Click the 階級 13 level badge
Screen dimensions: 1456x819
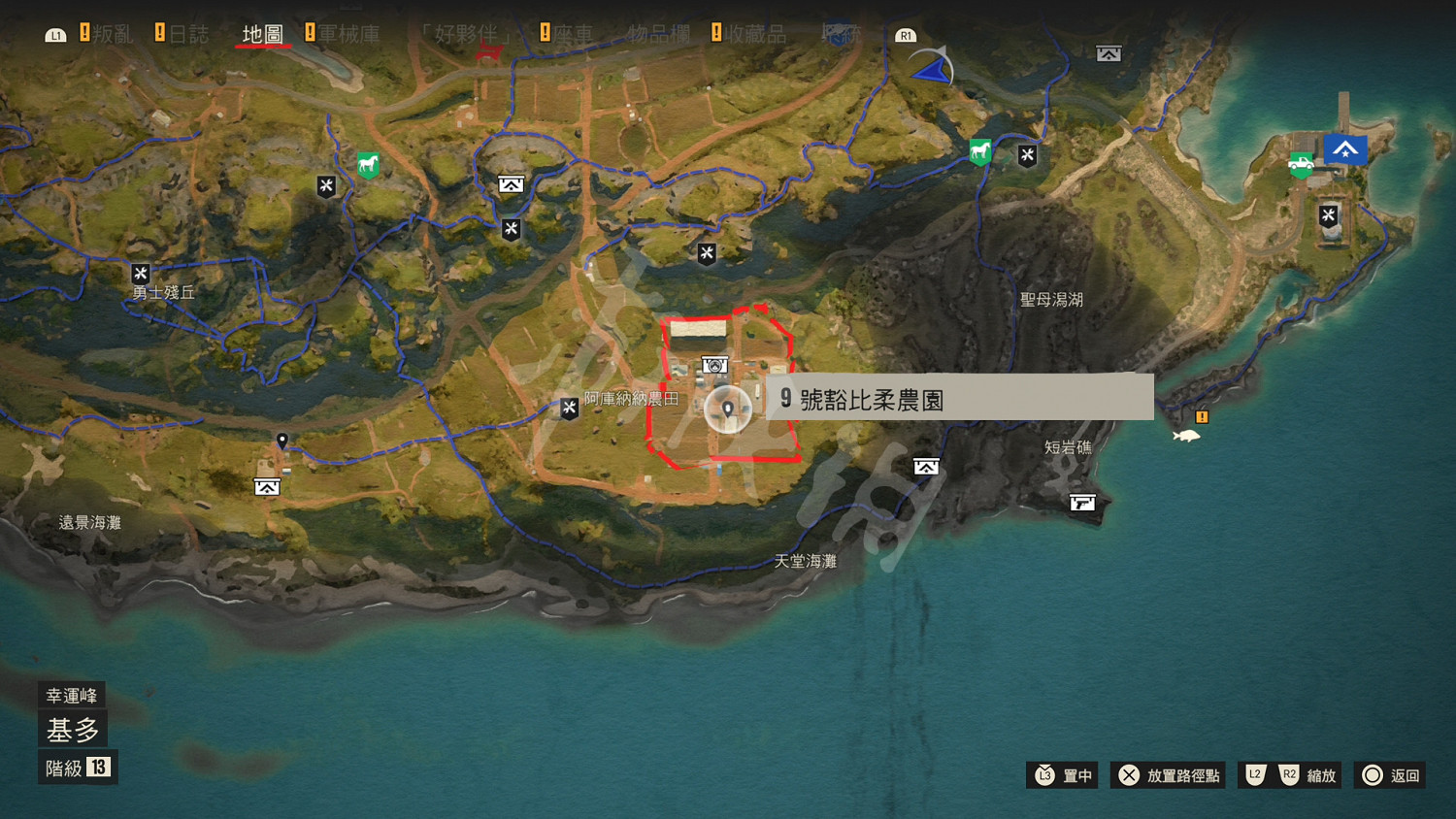77,767
